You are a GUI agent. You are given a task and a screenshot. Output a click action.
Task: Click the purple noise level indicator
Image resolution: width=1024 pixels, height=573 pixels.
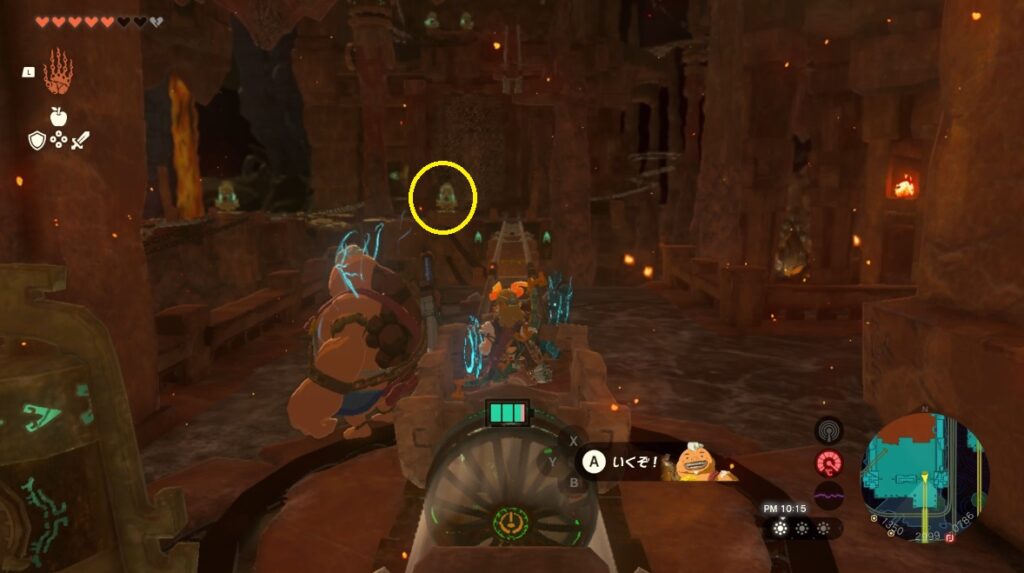[x=828, y=495]
